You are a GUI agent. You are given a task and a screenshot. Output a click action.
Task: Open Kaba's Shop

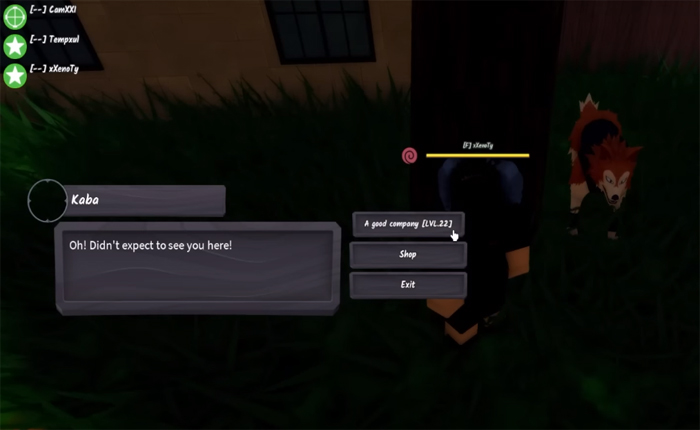point(408,255)
